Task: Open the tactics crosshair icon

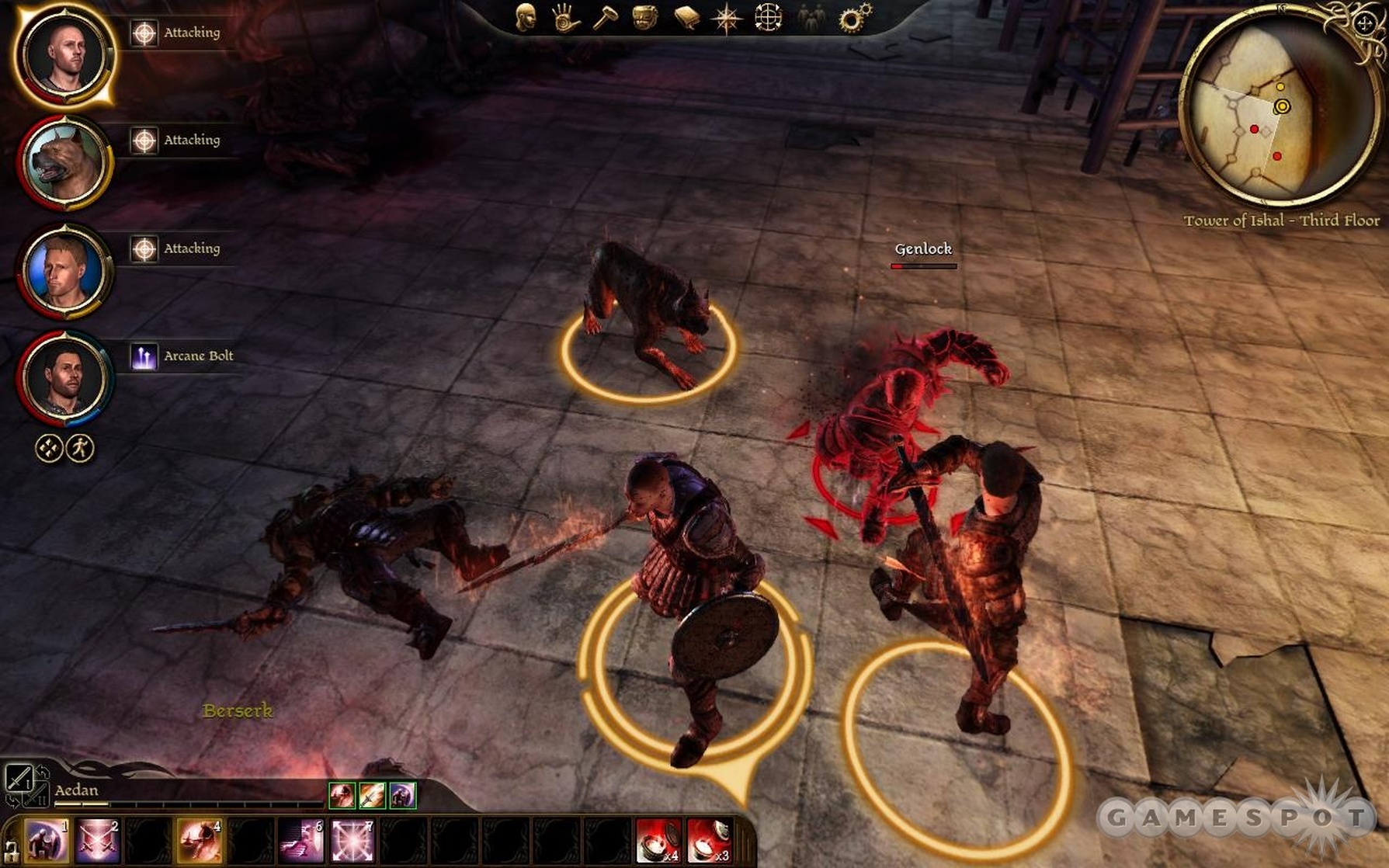Action: click(x=768, y=18)
